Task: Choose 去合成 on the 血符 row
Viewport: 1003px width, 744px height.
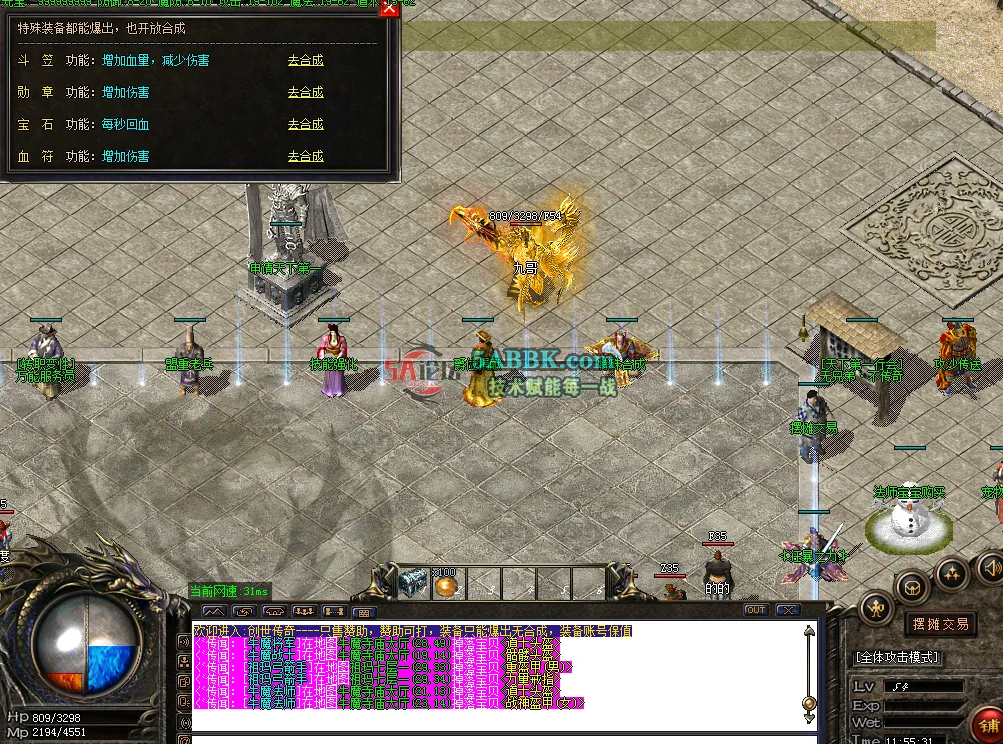Action: click(x=305, y=156)
